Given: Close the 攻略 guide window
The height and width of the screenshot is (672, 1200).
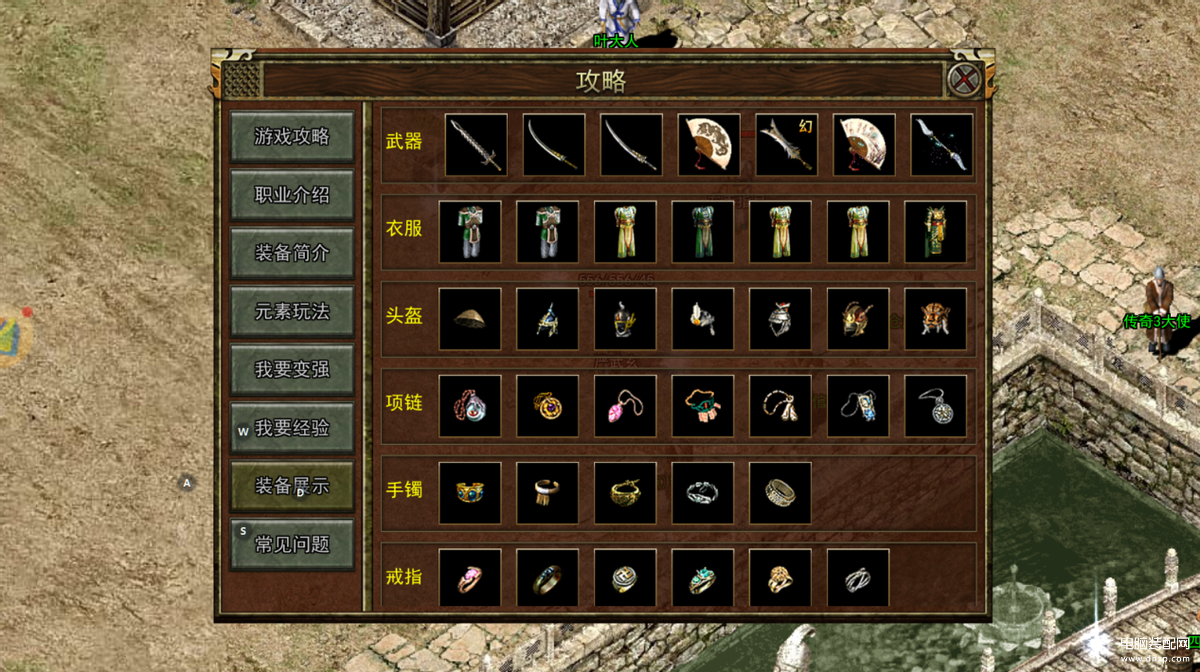Looking at the screenshot, I should point(964,79).
